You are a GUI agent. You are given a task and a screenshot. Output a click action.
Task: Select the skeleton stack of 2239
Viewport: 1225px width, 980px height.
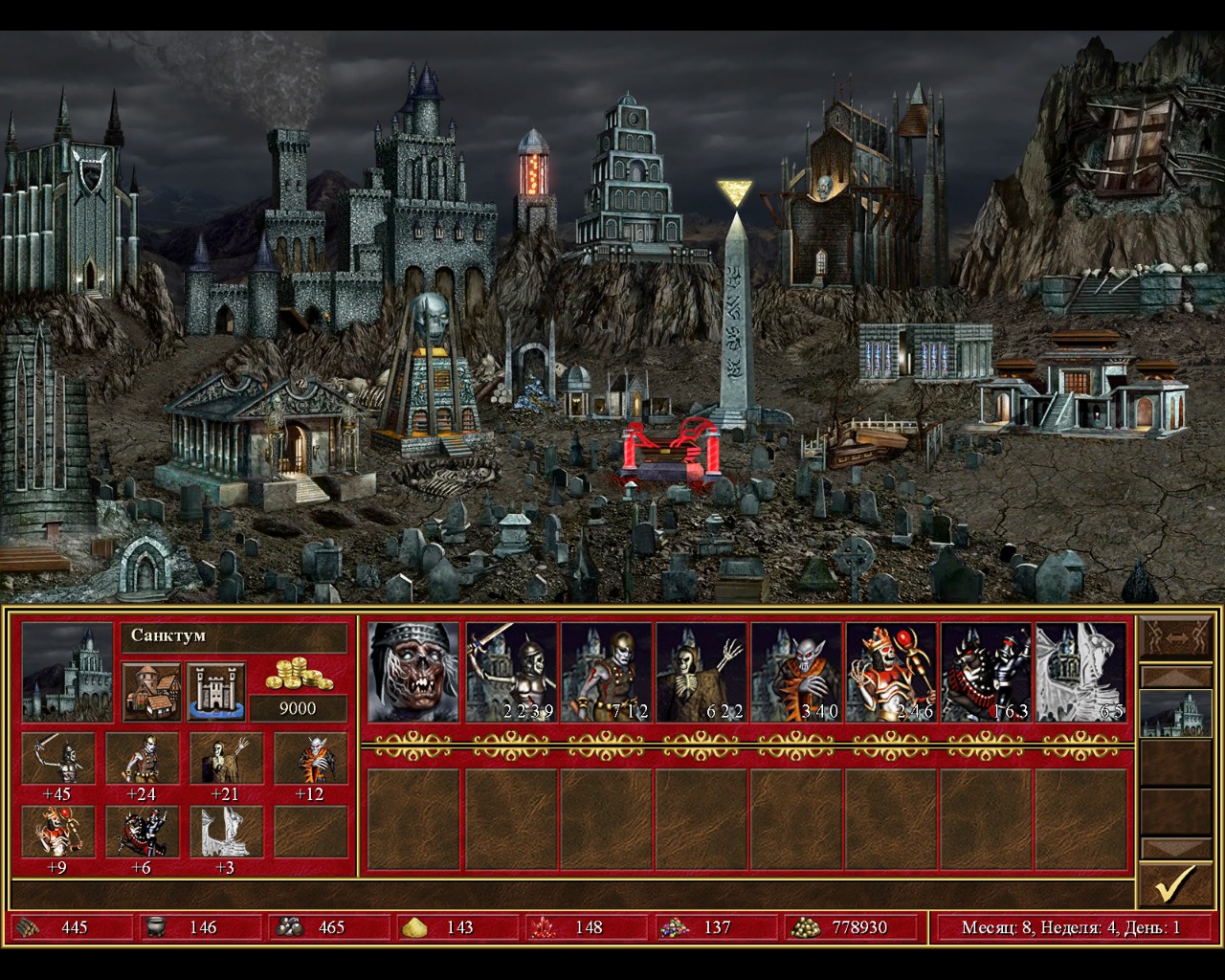coord(510,672)
